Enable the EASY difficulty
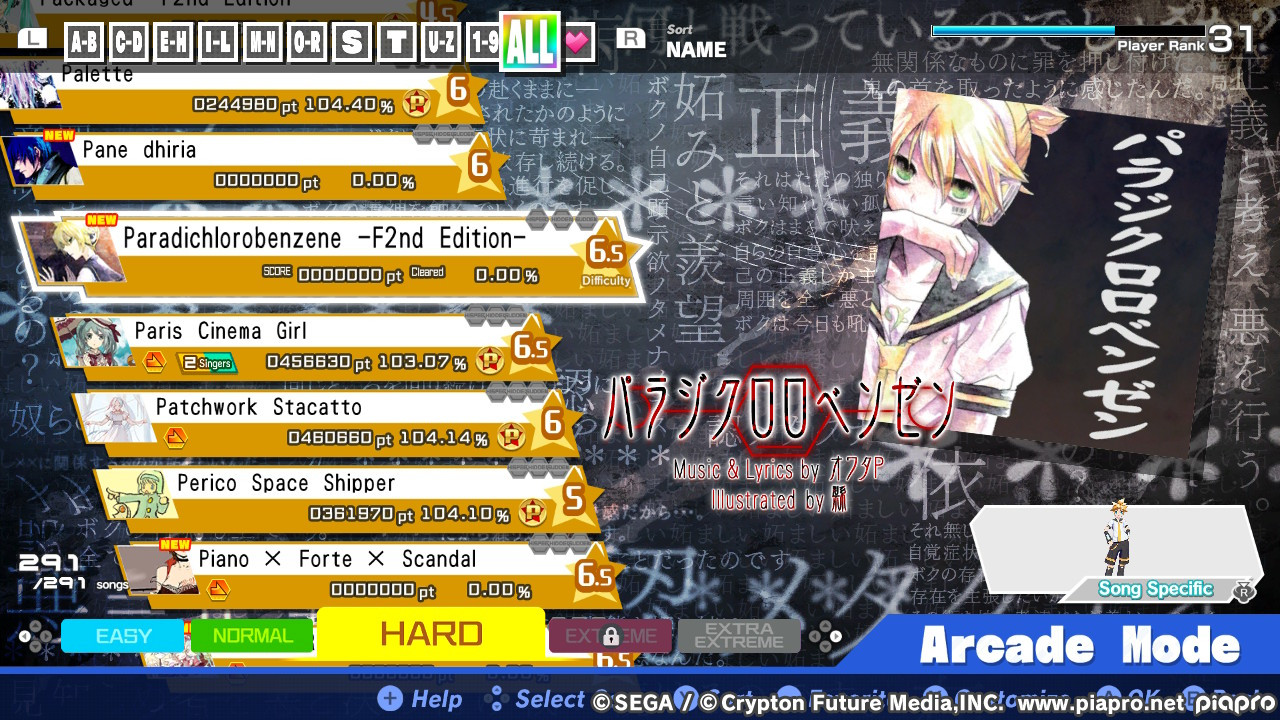This screenshot has width=1280, height=720. pos(122,635)
